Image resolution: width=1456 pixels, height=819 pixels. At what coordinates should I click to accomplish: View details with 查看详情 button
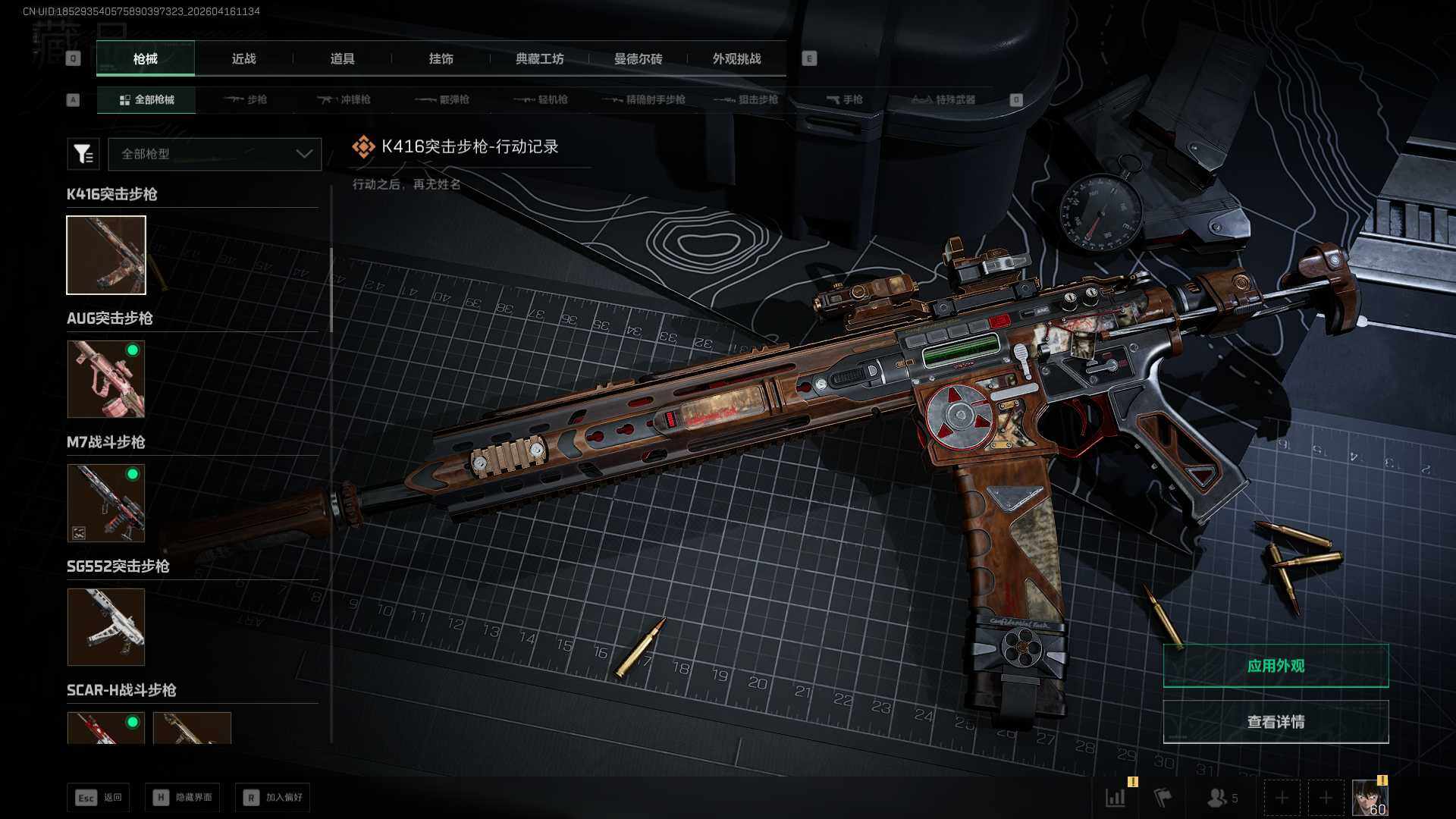point(1276,722)
